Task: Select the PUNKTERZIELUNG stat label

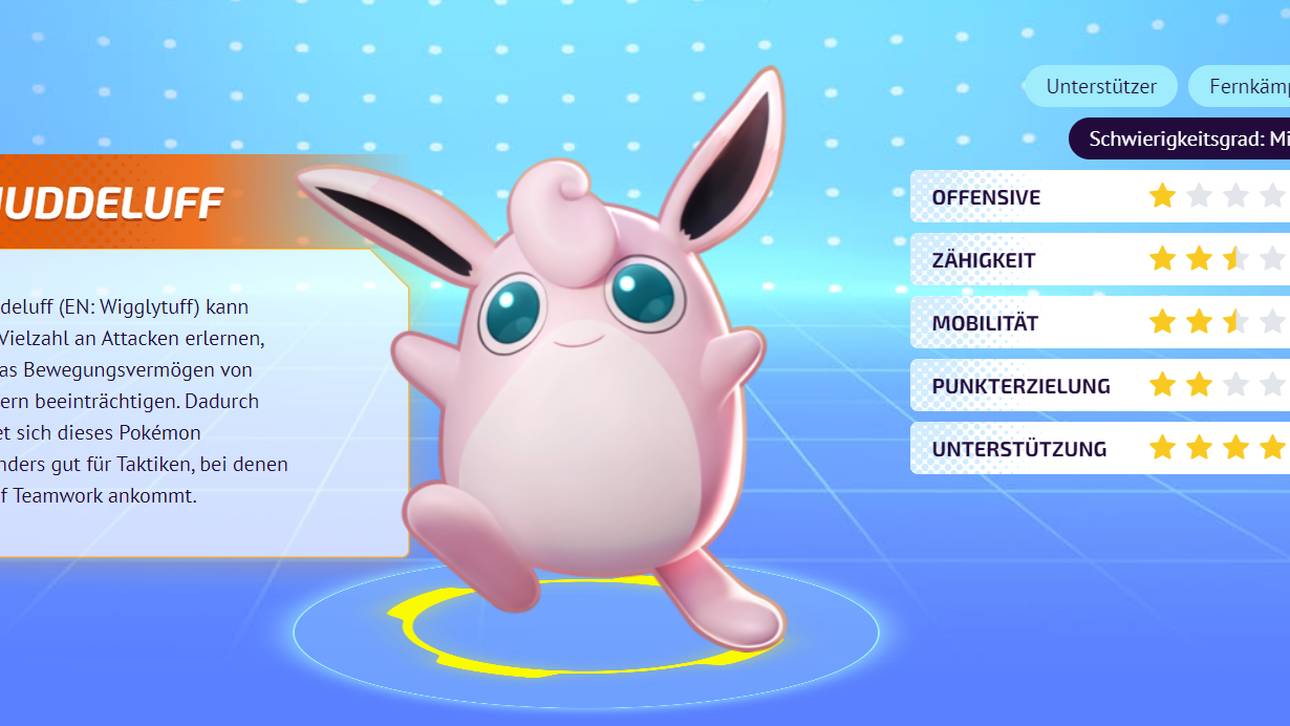Action: 1021,384
